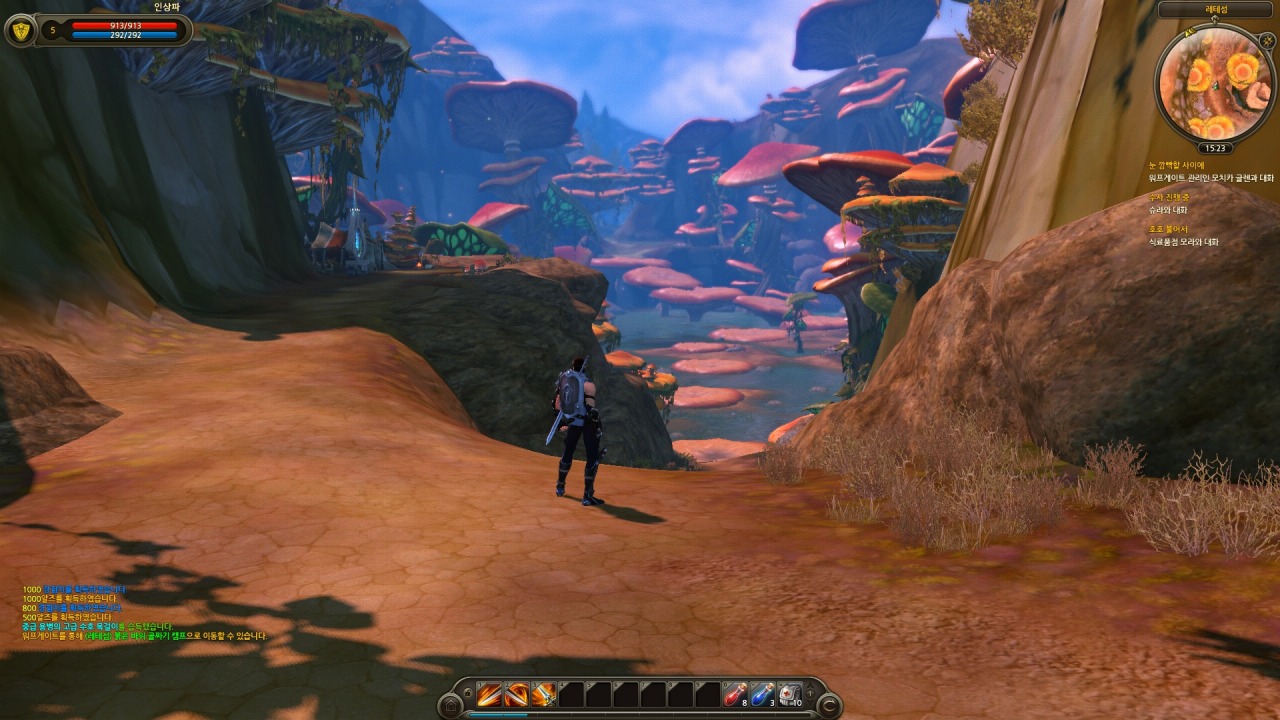Viewport: 1280px width, 720px height.
Task: Select the 수사 진행 중 quest entry
Action: (1170, 197)
